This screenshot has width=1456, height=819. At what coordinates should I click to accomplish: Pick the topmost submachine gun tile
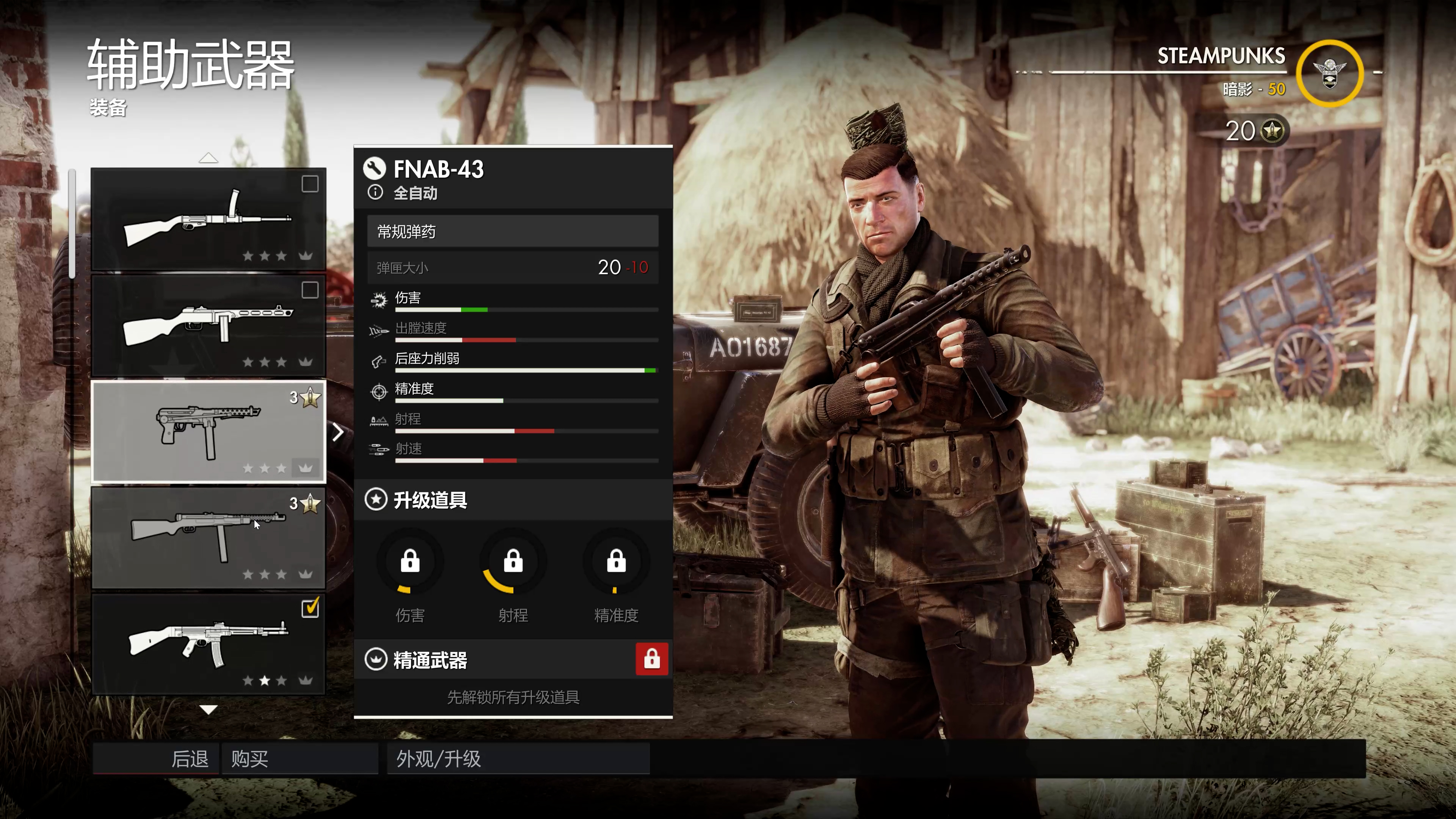pos(209,219)
